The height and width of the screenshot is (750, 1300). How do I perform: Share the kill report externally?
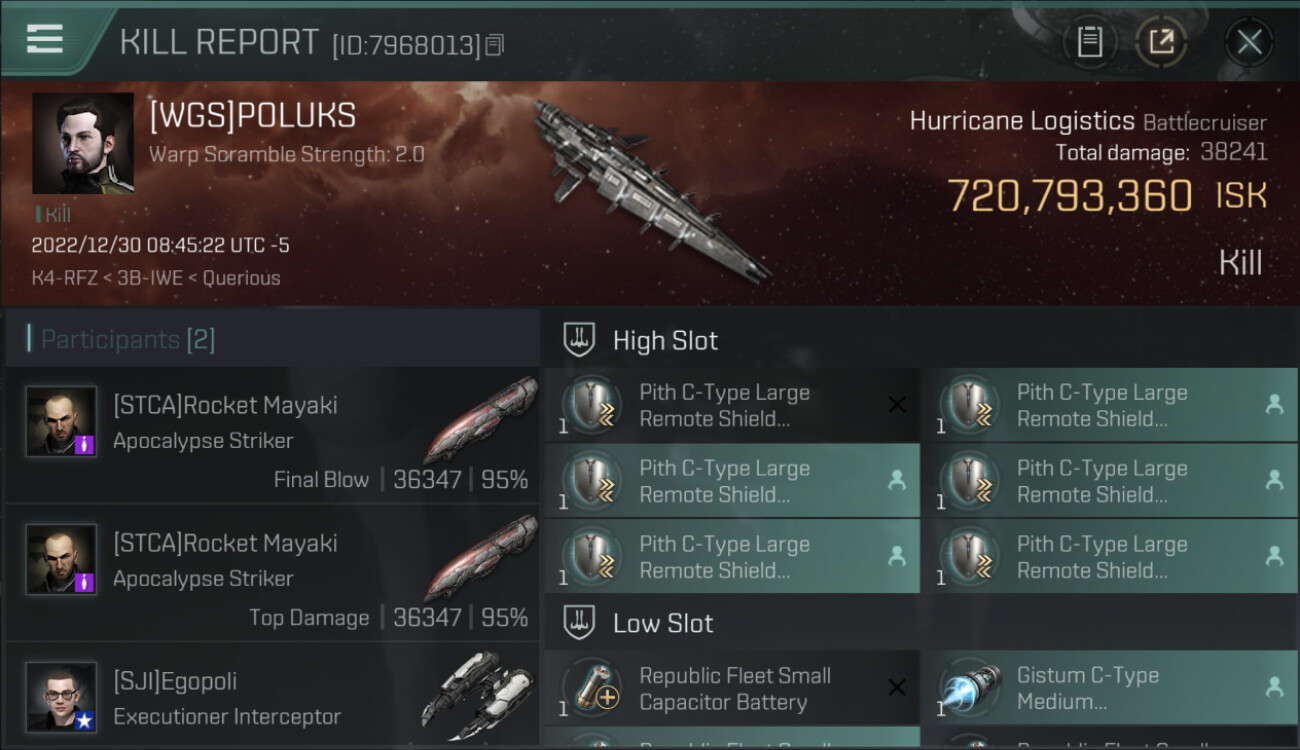tap(1160, 42)
